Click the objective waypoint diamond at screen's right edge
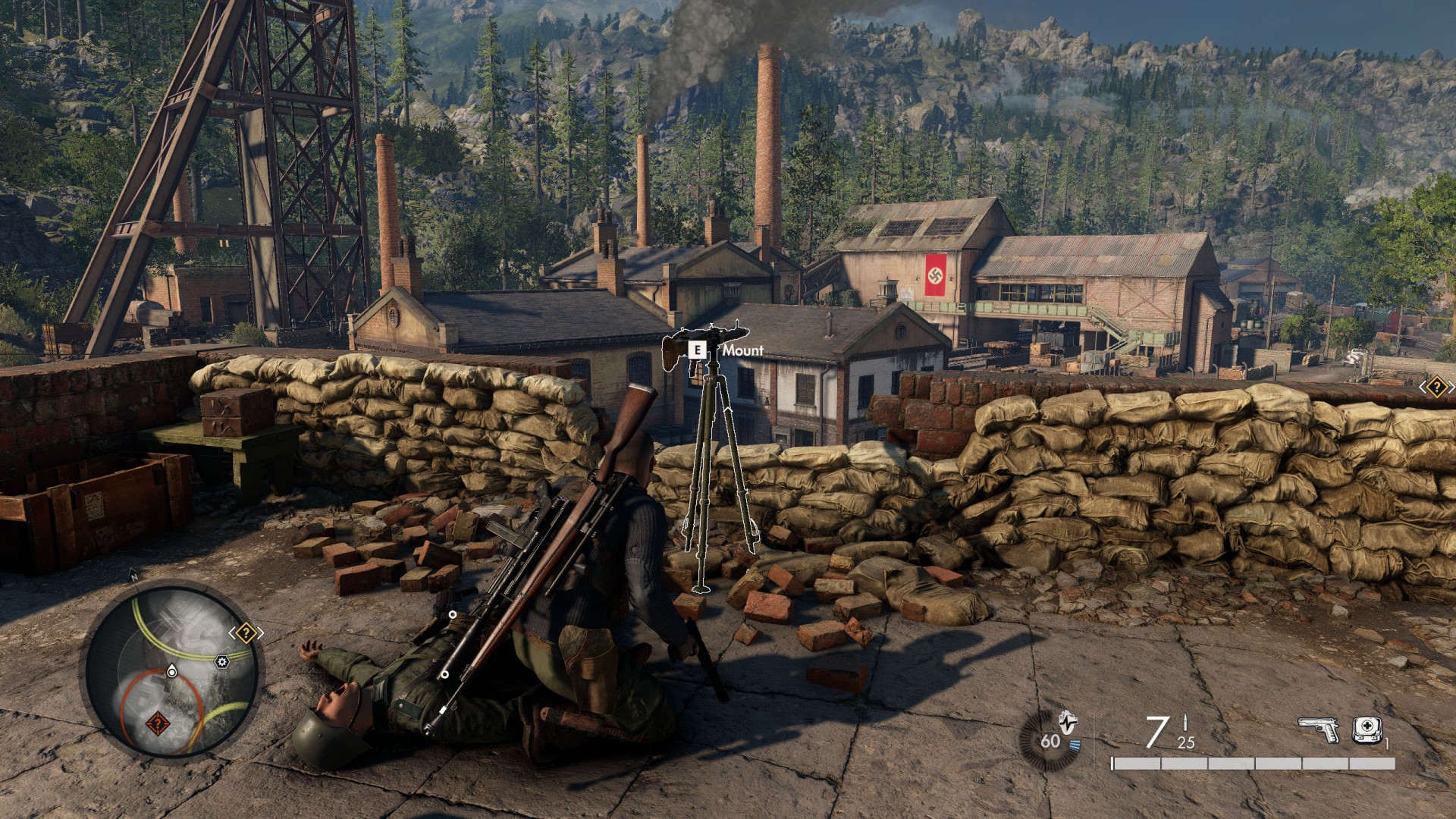Image resolution: width=1456 pixels, height=819 pixels. click(1436, 388)
